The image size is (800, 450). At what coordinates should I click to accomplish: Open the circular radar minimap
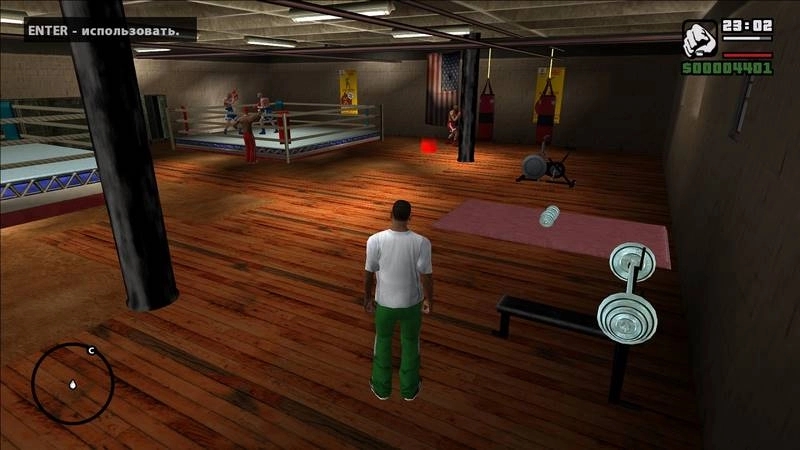(x=72, y=383)
